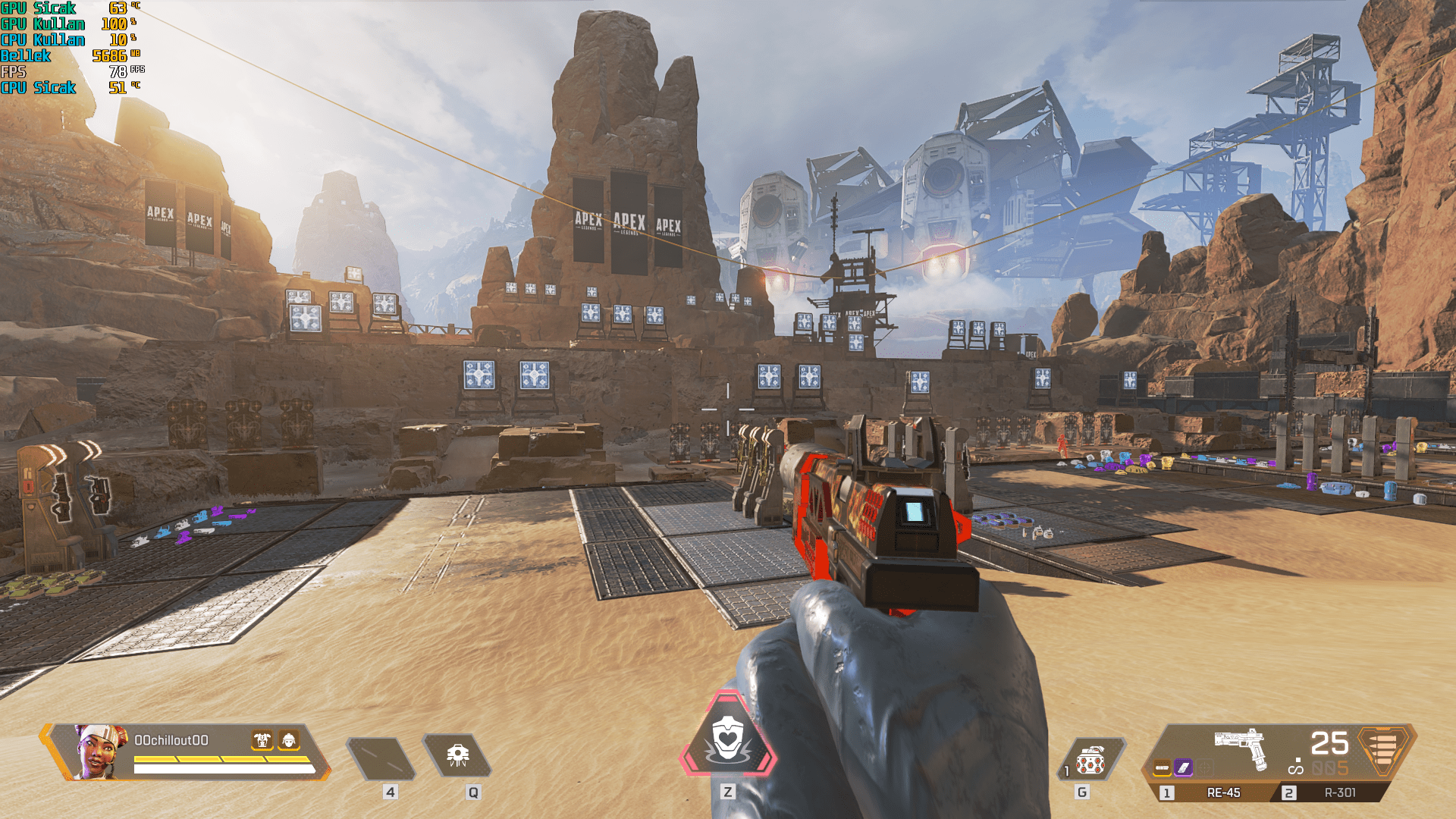Select the gold barrel attachment icon
Screen dimensions: 1456x819
tap(1162, 768)
